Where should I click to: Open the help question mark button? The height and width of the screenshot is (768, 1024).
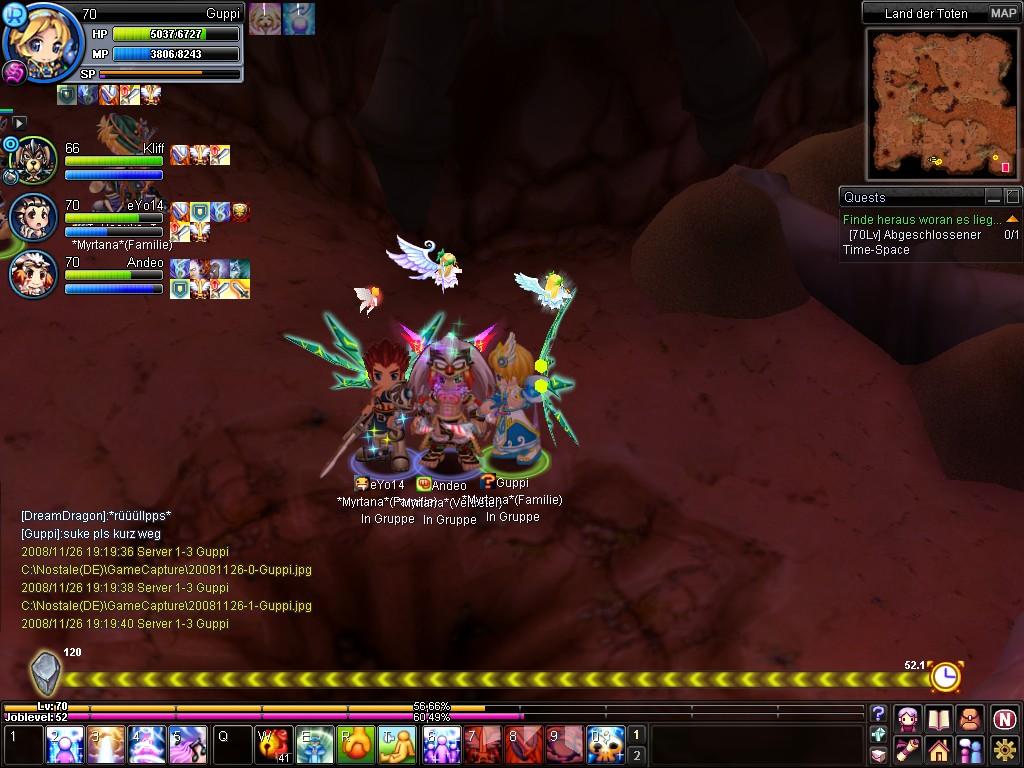[x=878, y=713]
